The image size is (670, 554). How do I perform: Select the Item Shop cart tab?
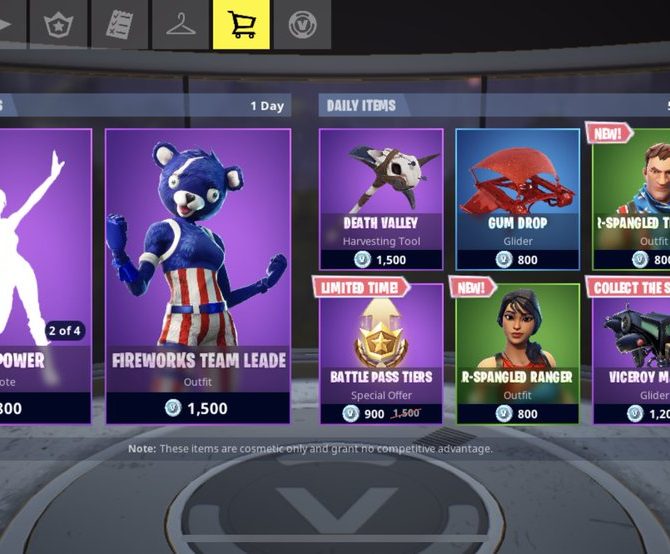point(241,25)
